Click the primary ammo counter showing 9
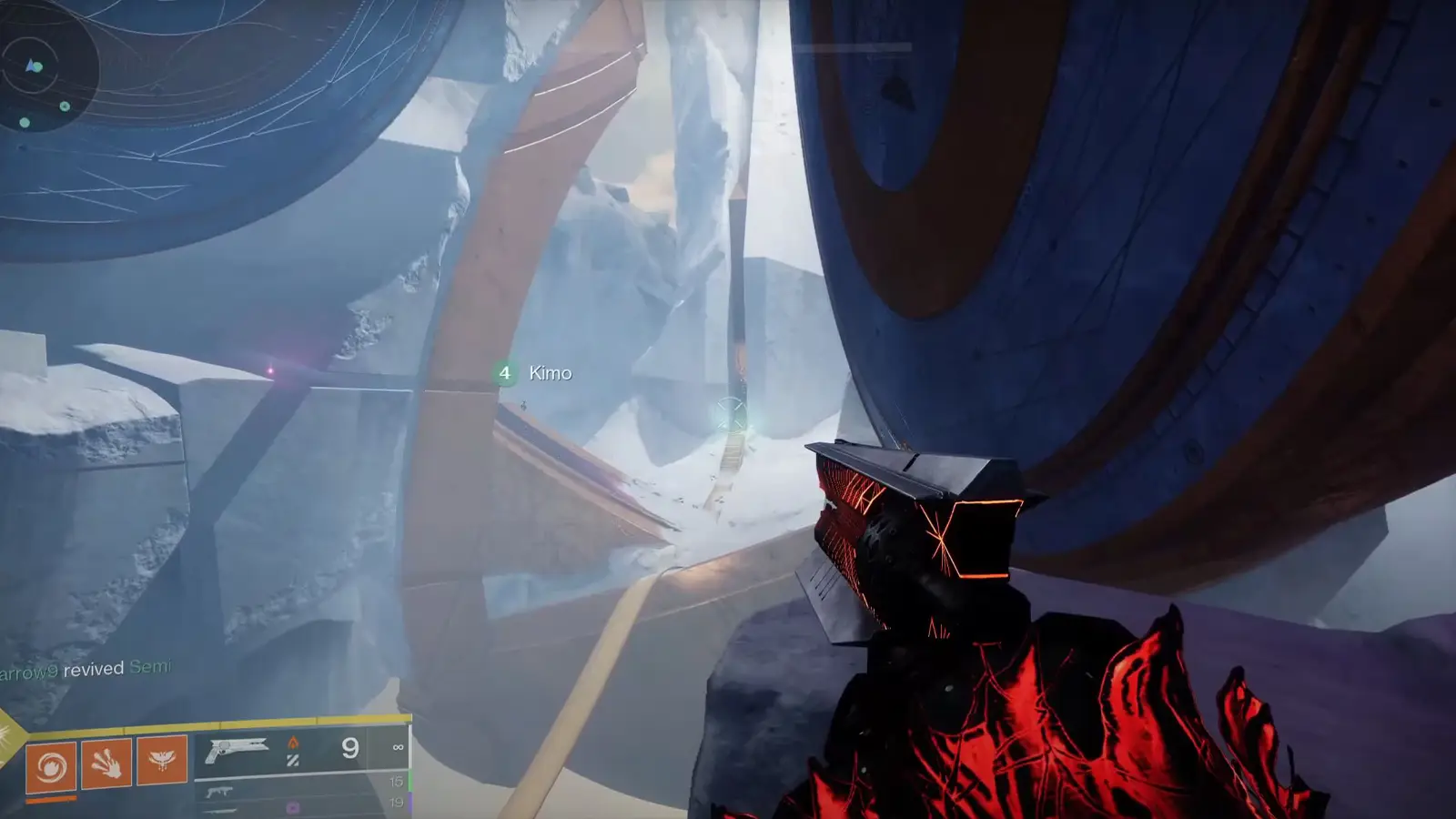1456x819 pixels. (x=349, y=749)
